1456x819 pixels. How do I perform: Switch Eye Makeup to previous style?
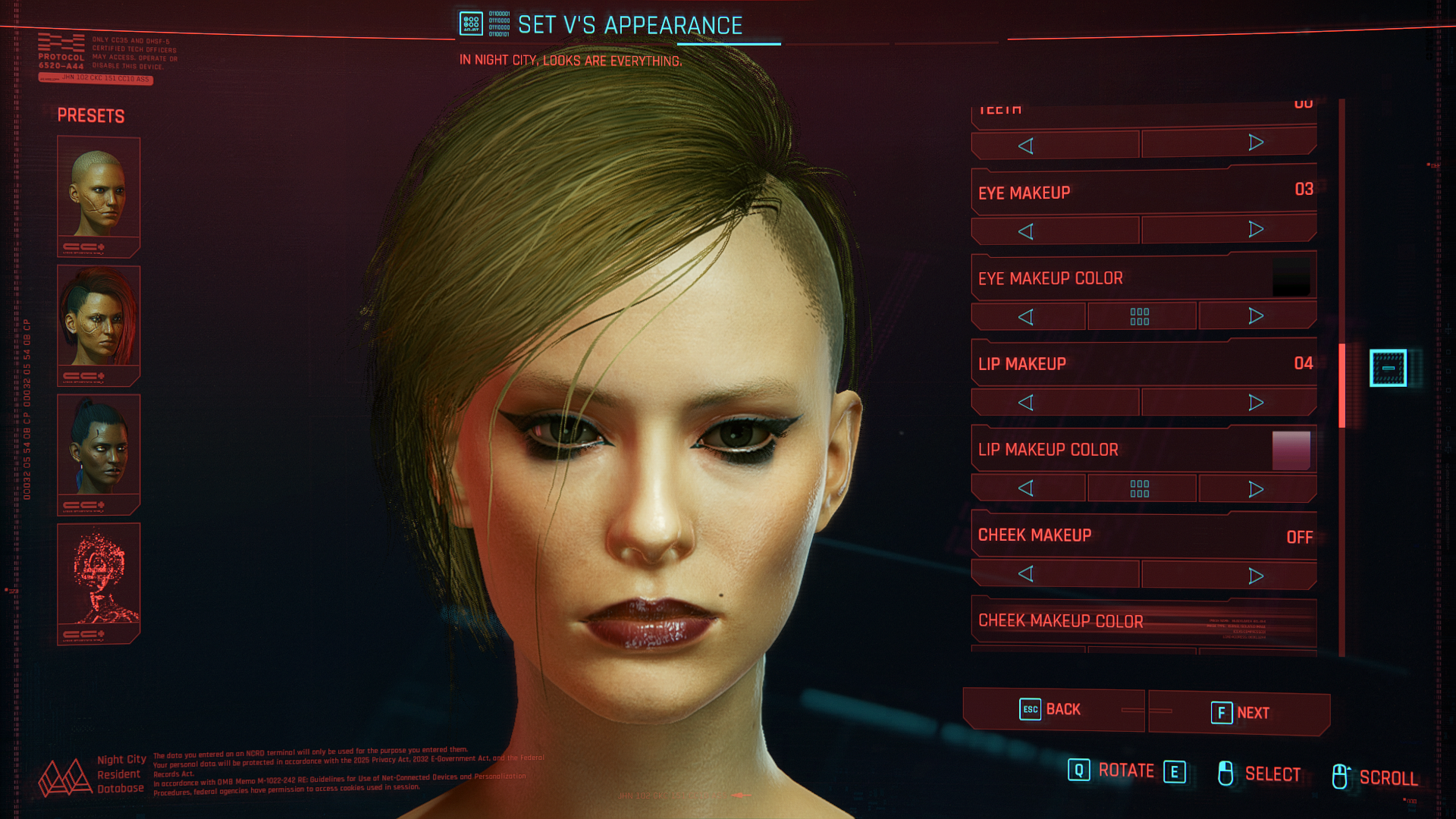click(1026, 231)
